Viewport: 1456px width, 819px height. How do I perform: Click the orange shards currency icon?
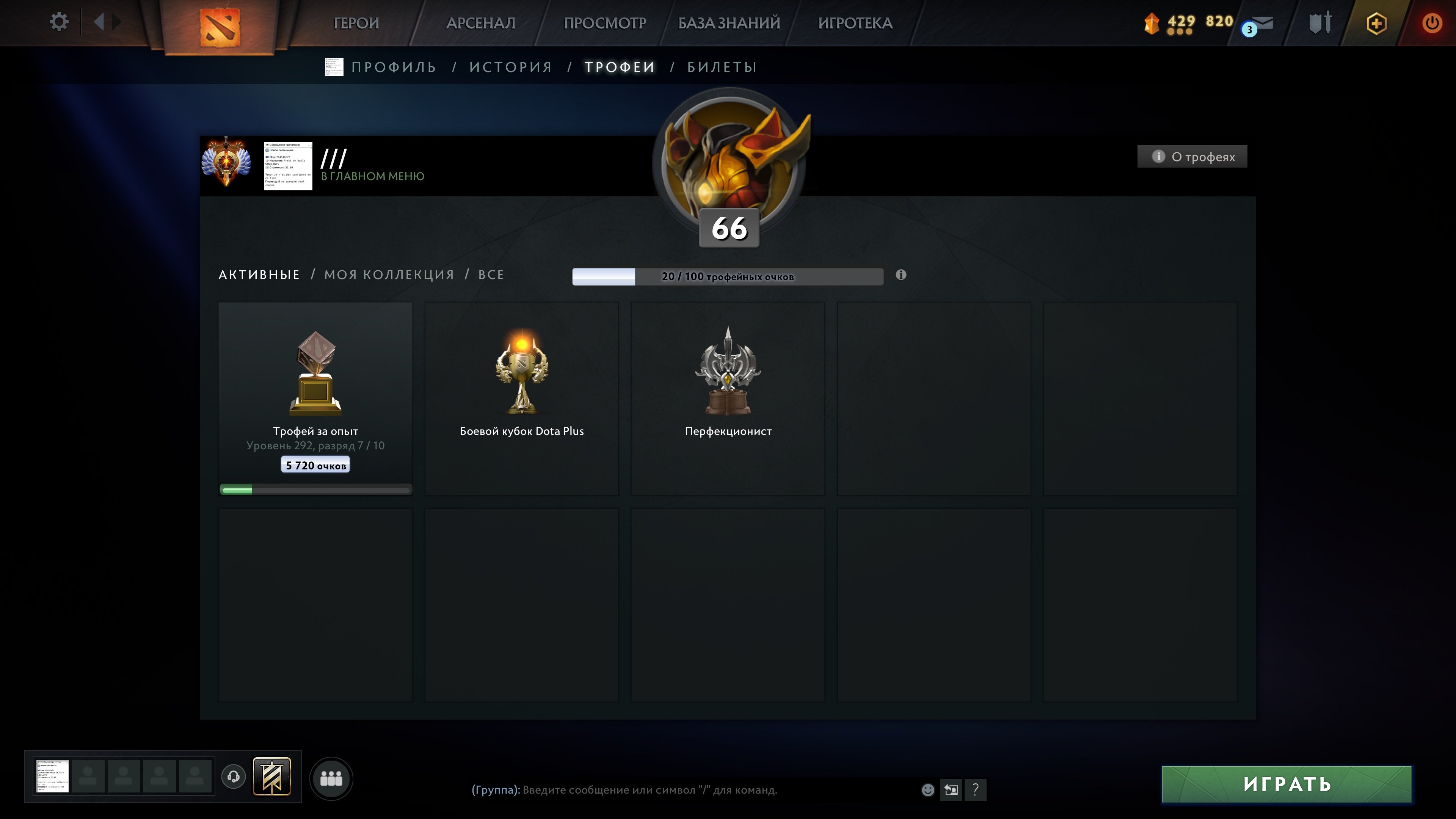[1153, 23]
